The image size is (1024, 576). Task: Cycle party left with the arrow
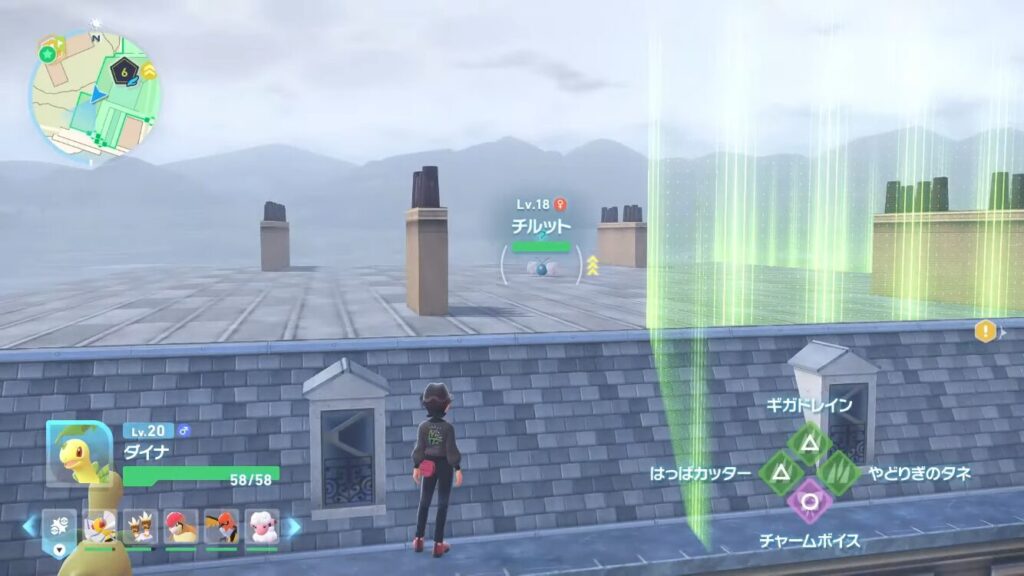coord(29,525)
